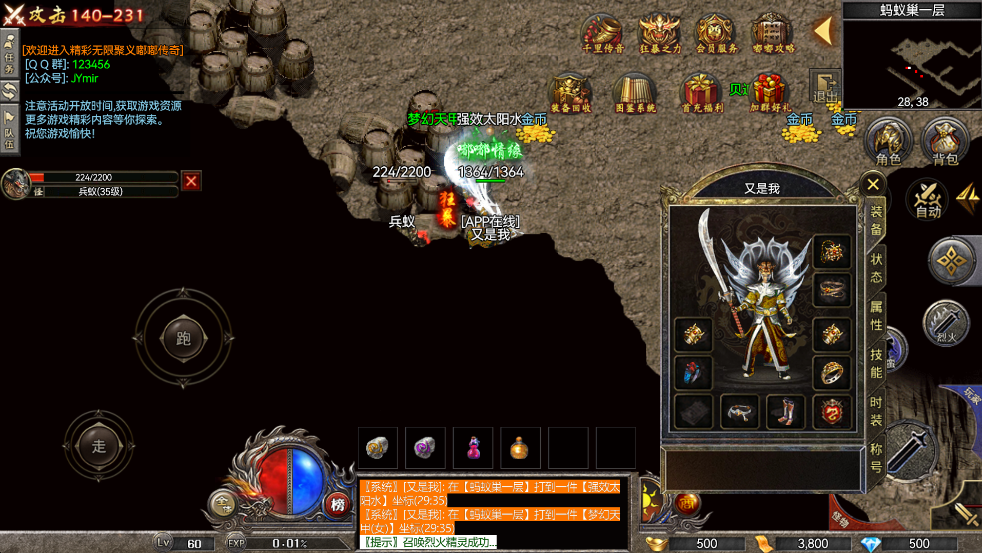Switch to the 属性 attributes tab

pyautogui.click(x=875, y=313)
